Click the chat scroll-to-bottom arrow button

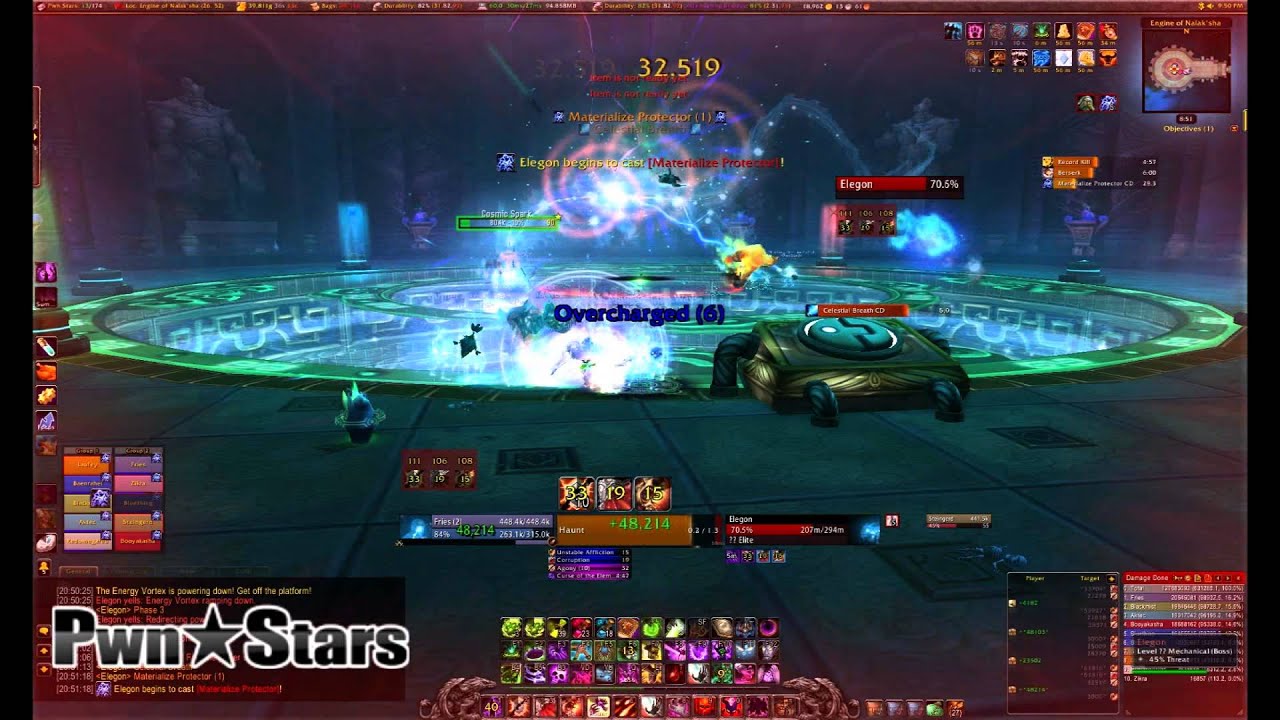pos(44,667)
